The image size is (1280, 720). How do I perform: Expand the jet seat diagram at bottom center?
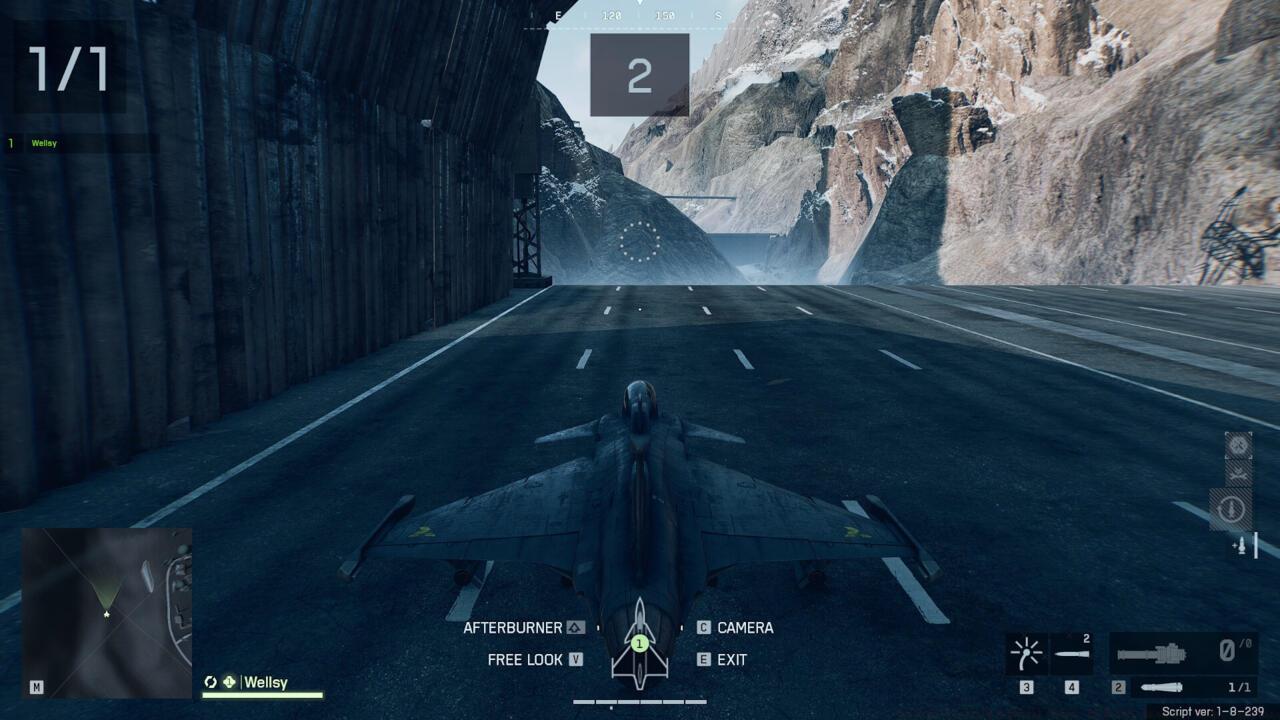pos(638,645)
